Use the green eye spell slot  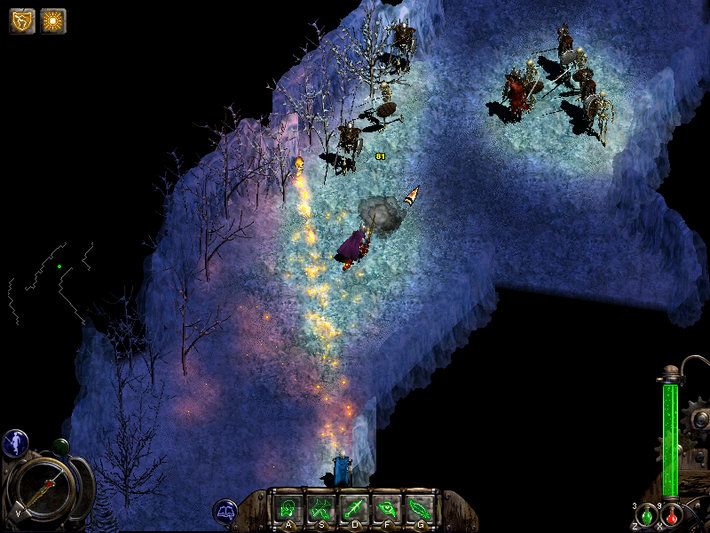point(387,506)
